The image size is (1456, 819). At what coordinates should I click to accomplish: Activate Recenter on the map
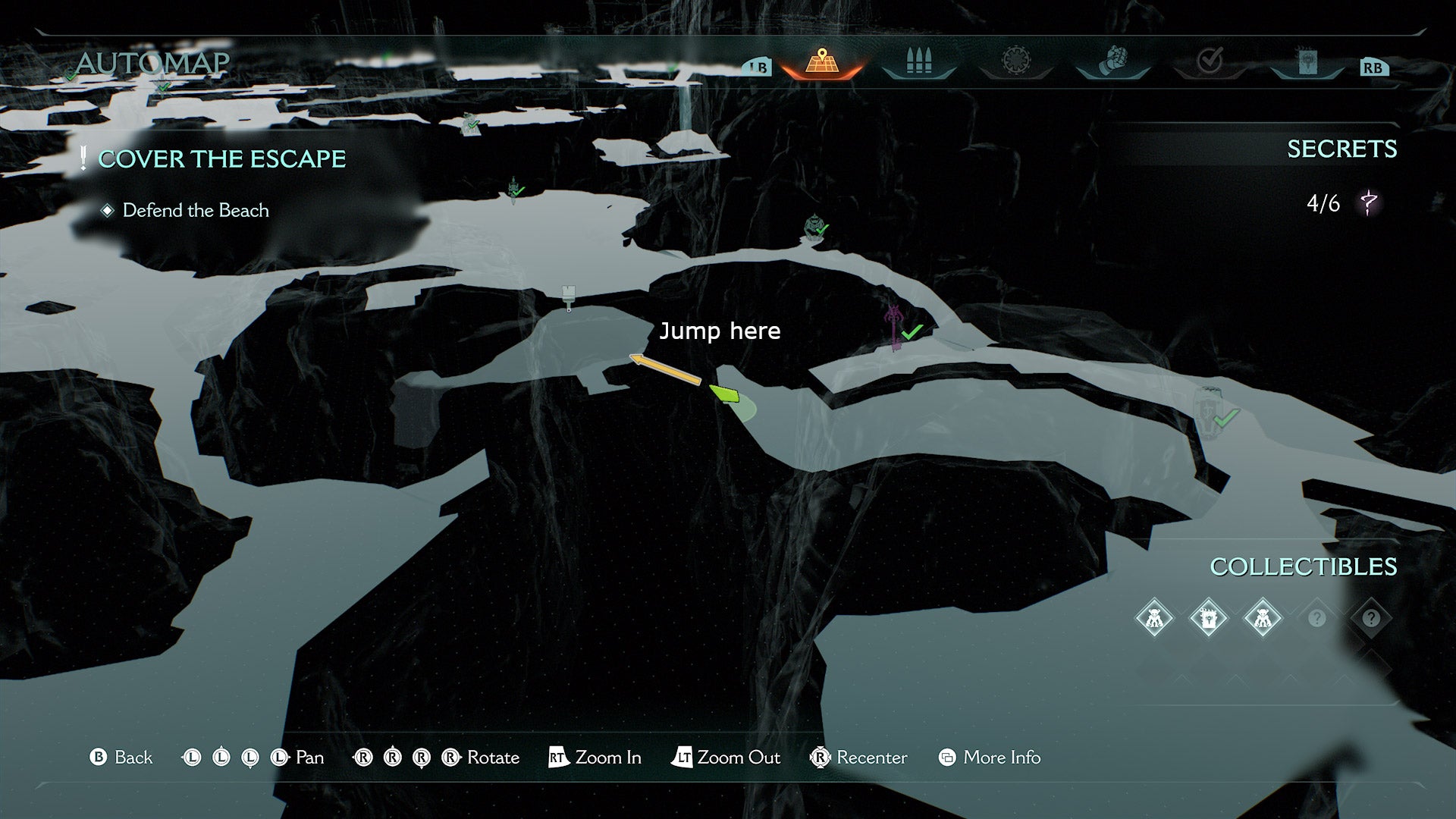859,757
